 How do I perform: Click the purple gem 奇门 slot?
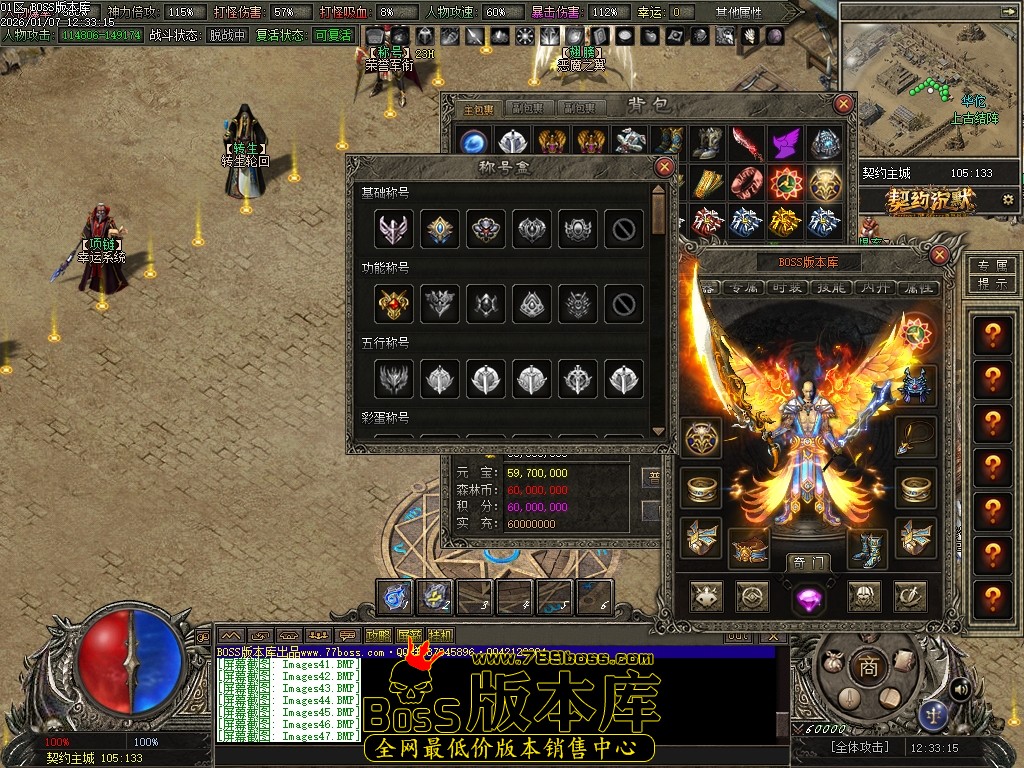[x=808, y=598]
